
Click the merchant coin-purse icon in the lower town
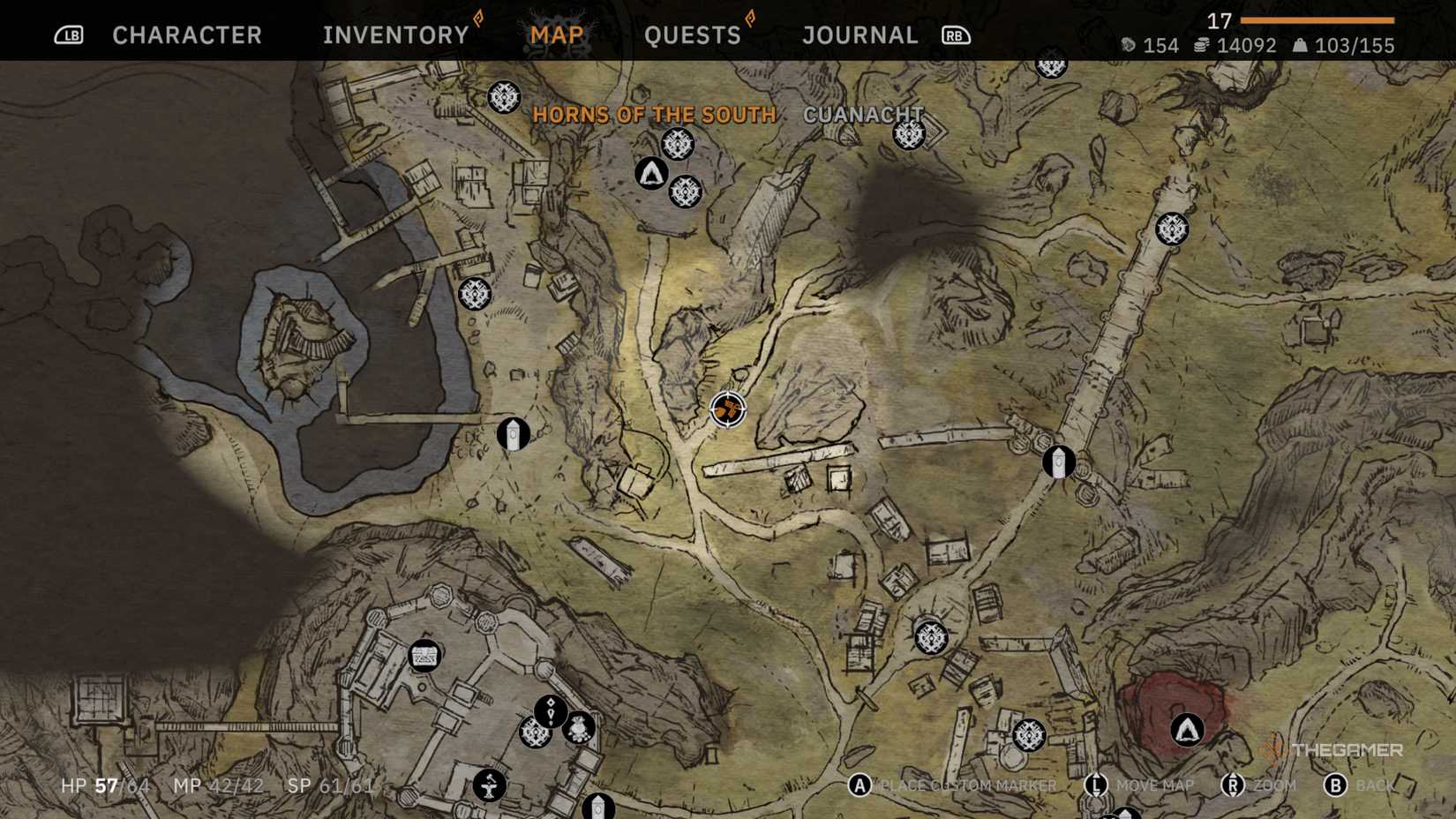click(578, 729)
